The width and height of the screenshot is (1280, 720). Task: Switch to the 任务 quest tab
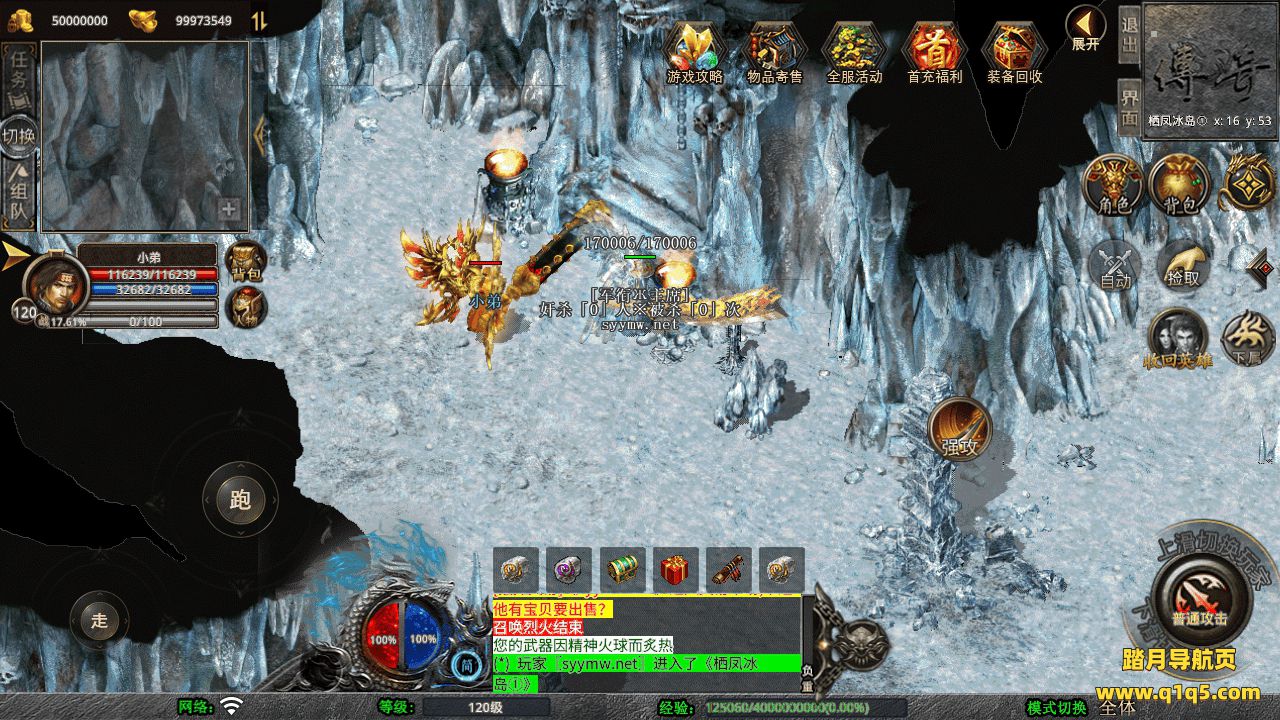tap(19, 78)
